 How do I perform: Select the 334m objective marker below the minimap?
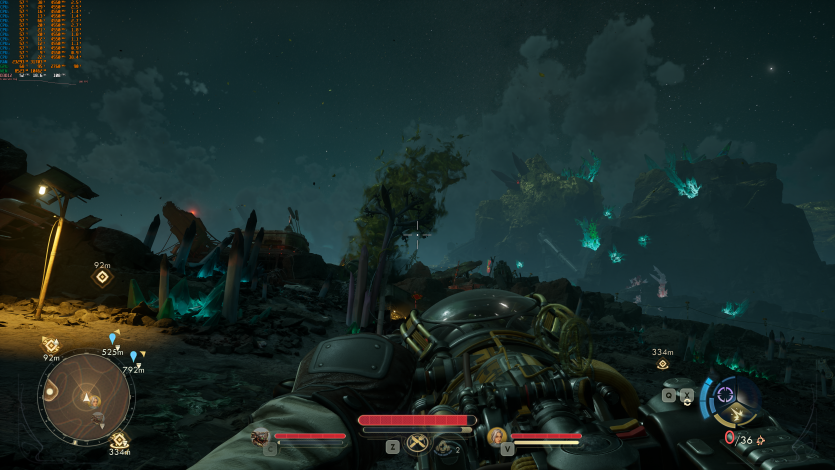(x=119, y=439)
